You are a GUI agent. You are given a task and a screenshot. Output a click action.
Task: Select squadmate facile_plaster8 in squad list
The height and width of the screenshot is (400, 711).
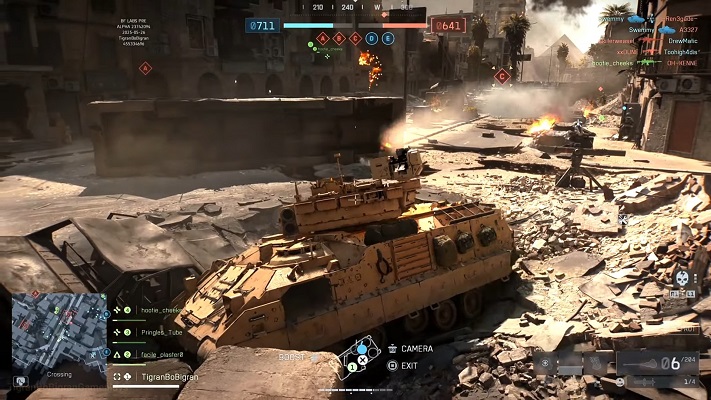pos(160,354)
